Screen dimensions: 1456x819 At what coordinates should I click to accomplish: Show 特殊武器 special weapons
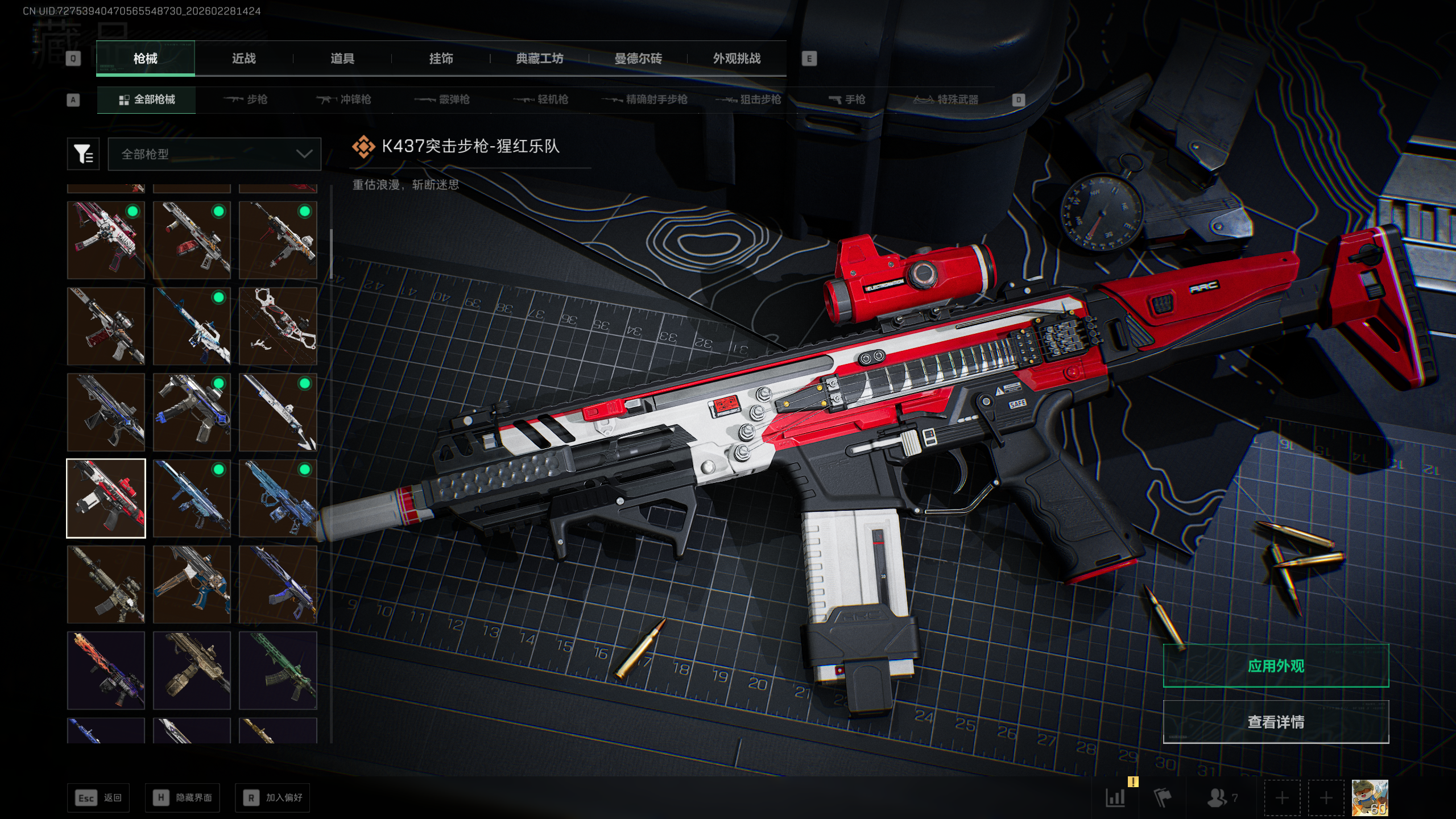(946, 100)
